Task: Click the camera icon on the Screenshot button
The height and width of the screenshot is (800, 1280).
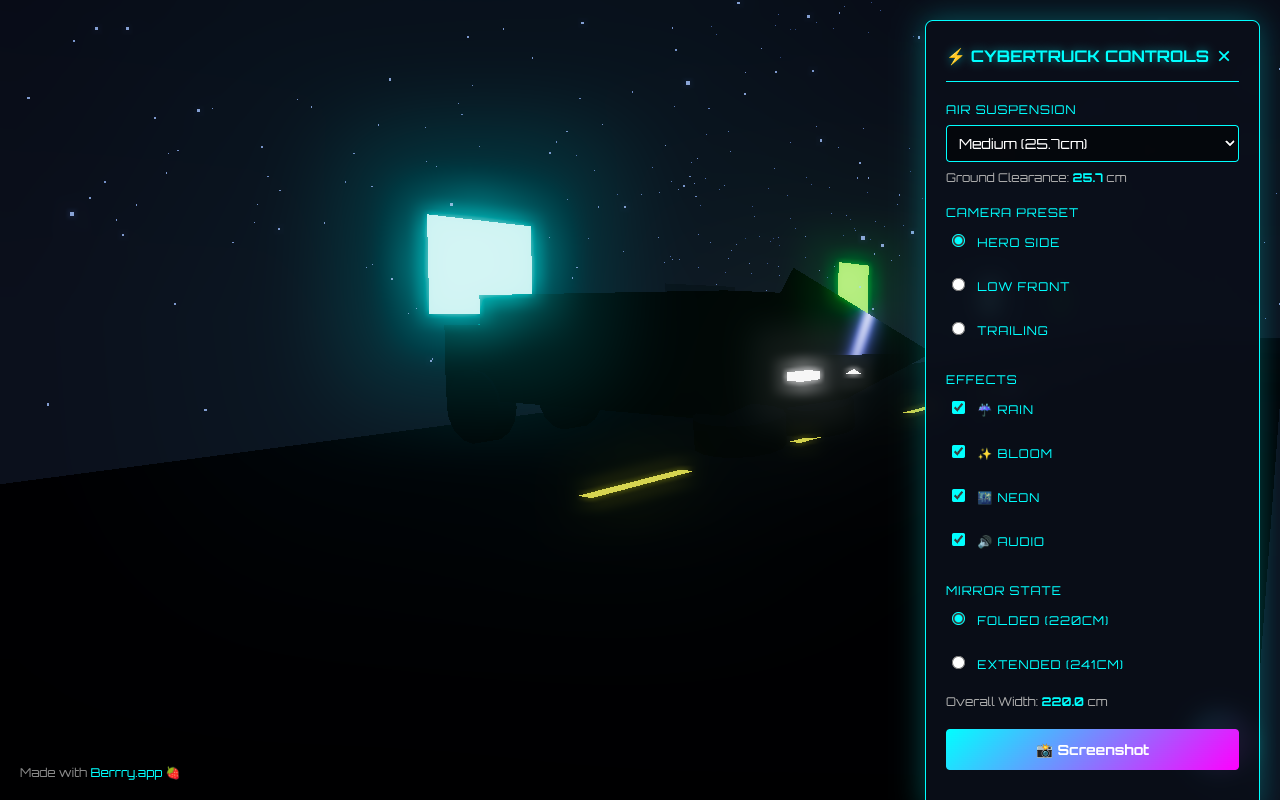Action: [x=1042, y=749]
